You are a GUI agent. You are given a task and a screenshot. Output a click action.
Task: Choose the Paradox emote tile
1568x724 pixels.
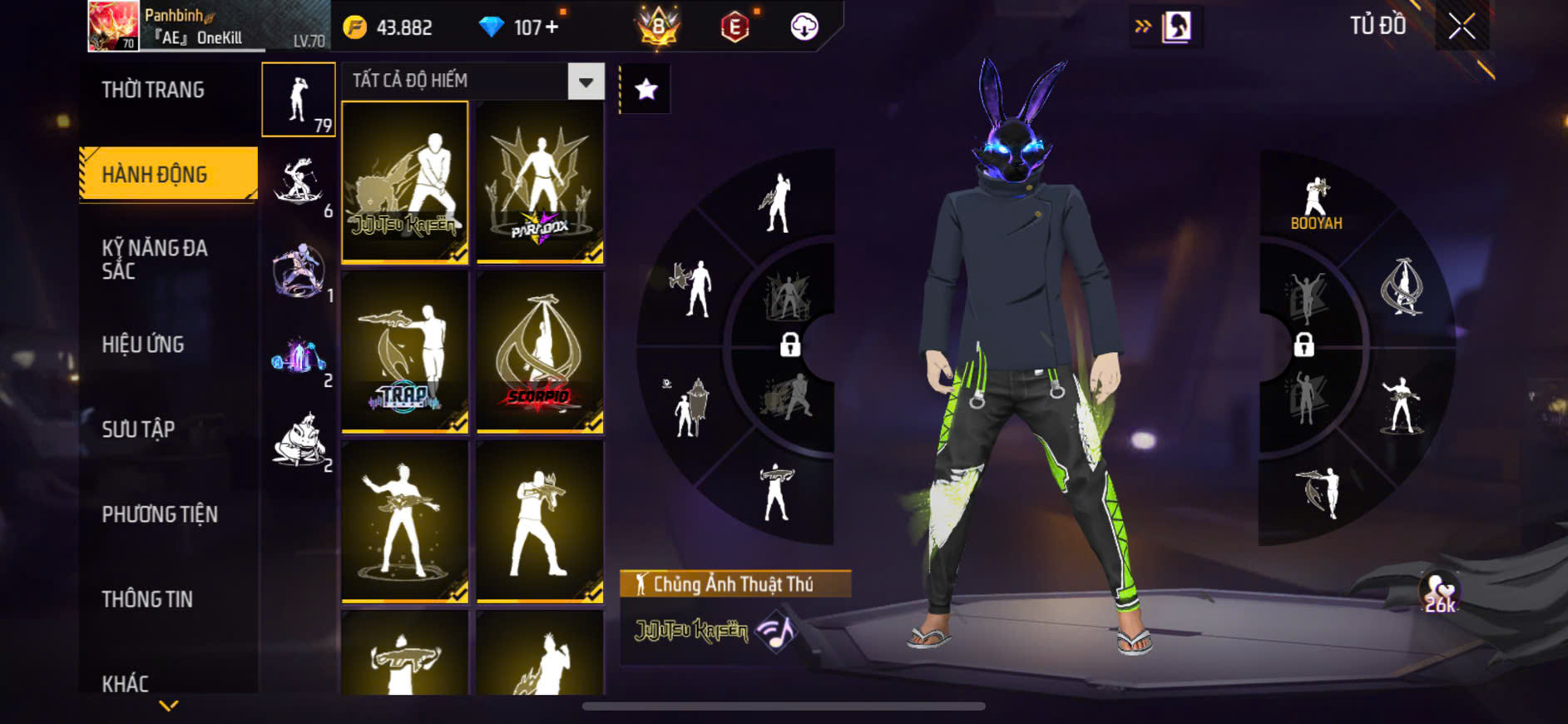(540, 182)
